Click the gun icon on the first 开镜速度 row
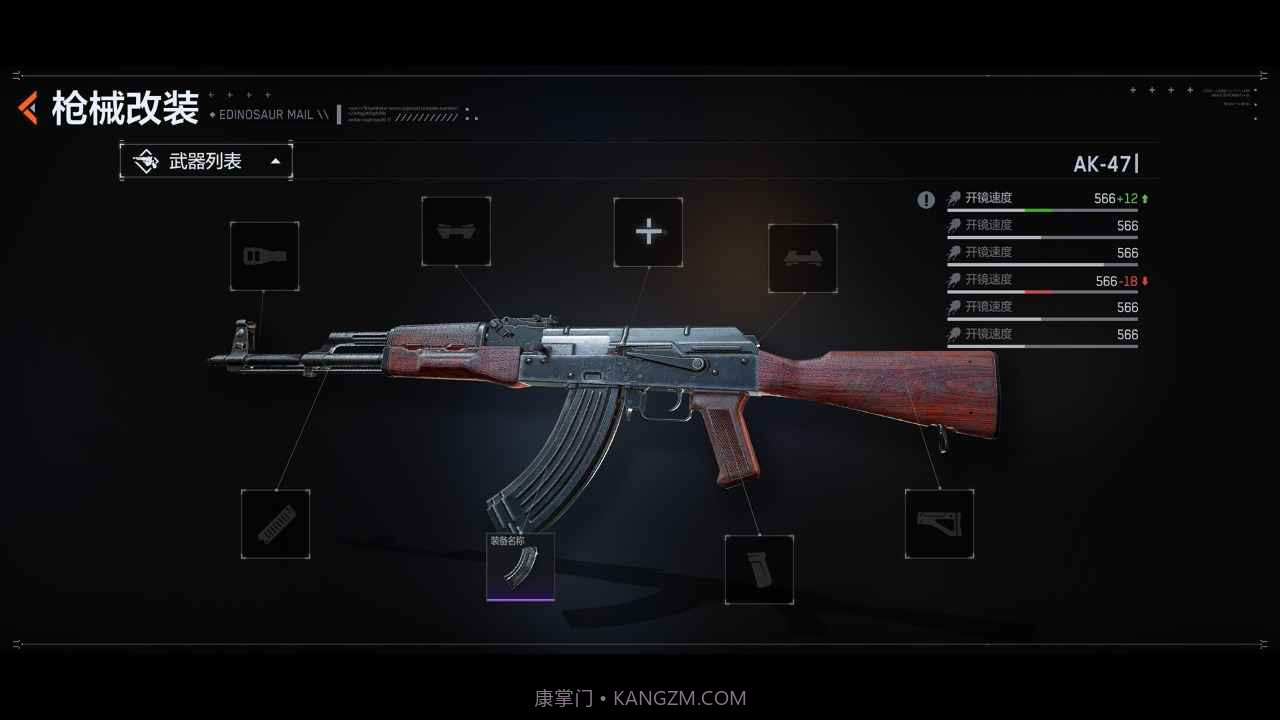Image resolution: width=1280 pixels, height=720 pixels. click(x=953, y=198)
